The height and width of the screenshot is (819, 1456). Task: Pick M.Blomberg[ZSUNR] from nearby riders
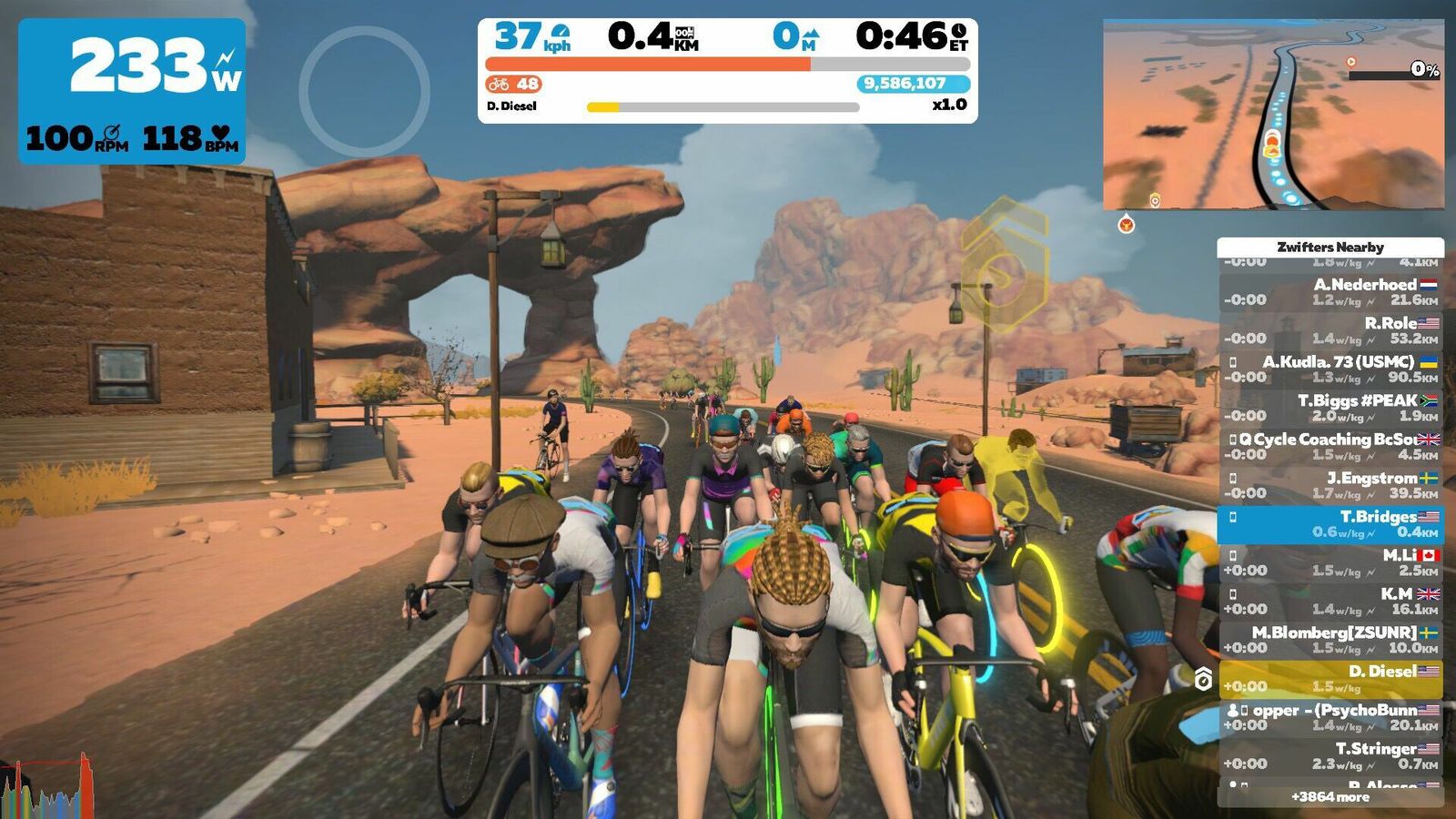pyautogui.click(x=1330, y=640)
